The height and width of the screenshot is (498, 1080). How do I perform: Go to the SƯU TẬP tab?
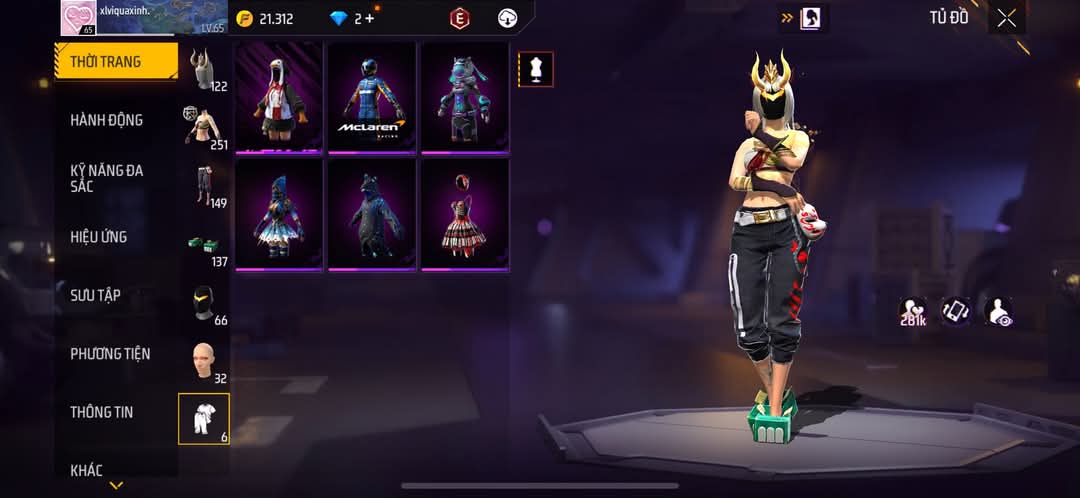coord(95,295)
